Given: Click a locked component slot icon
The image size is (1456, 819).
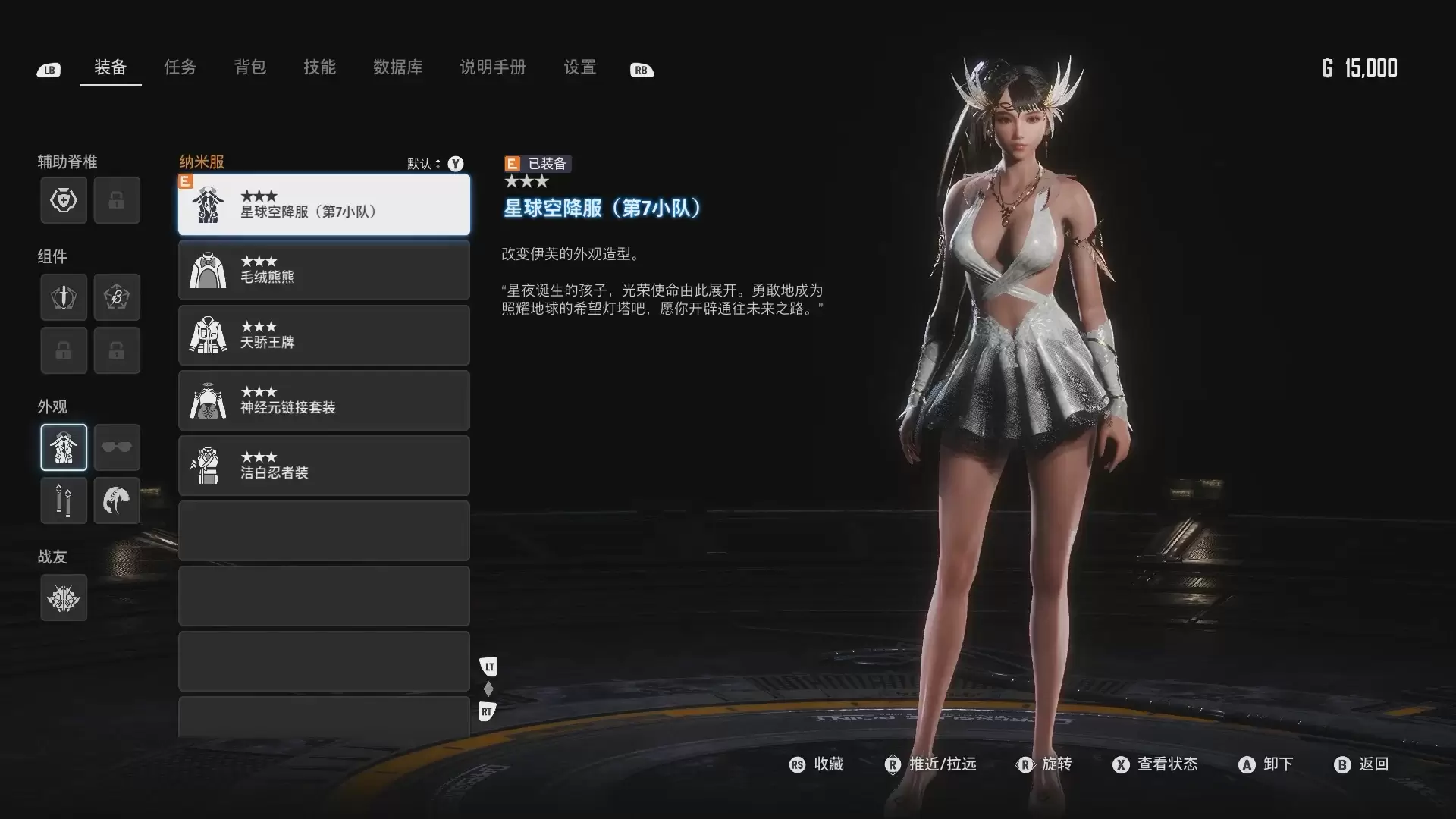Looking at the screenshot, I should point(63,350).
